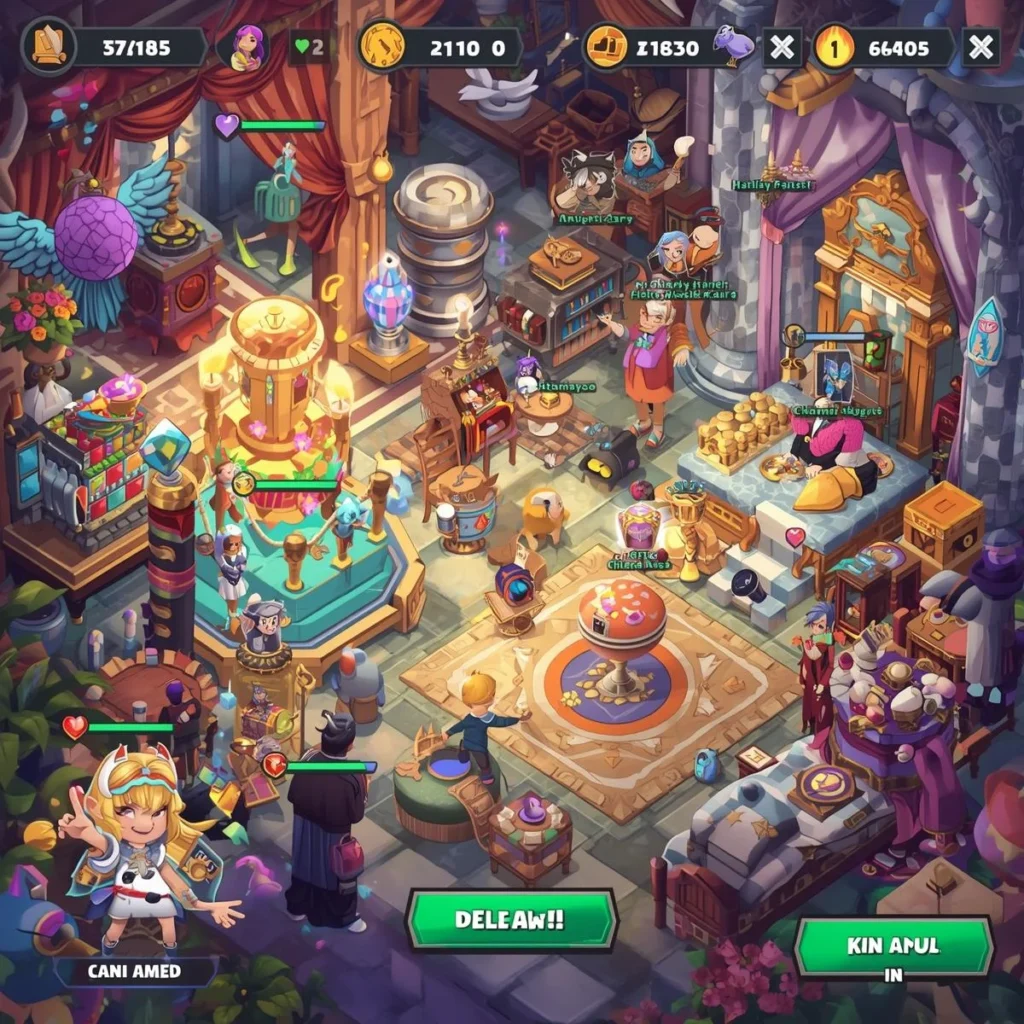
Task: Click the sword icon beside 37/185
Action: pos(48,47)
